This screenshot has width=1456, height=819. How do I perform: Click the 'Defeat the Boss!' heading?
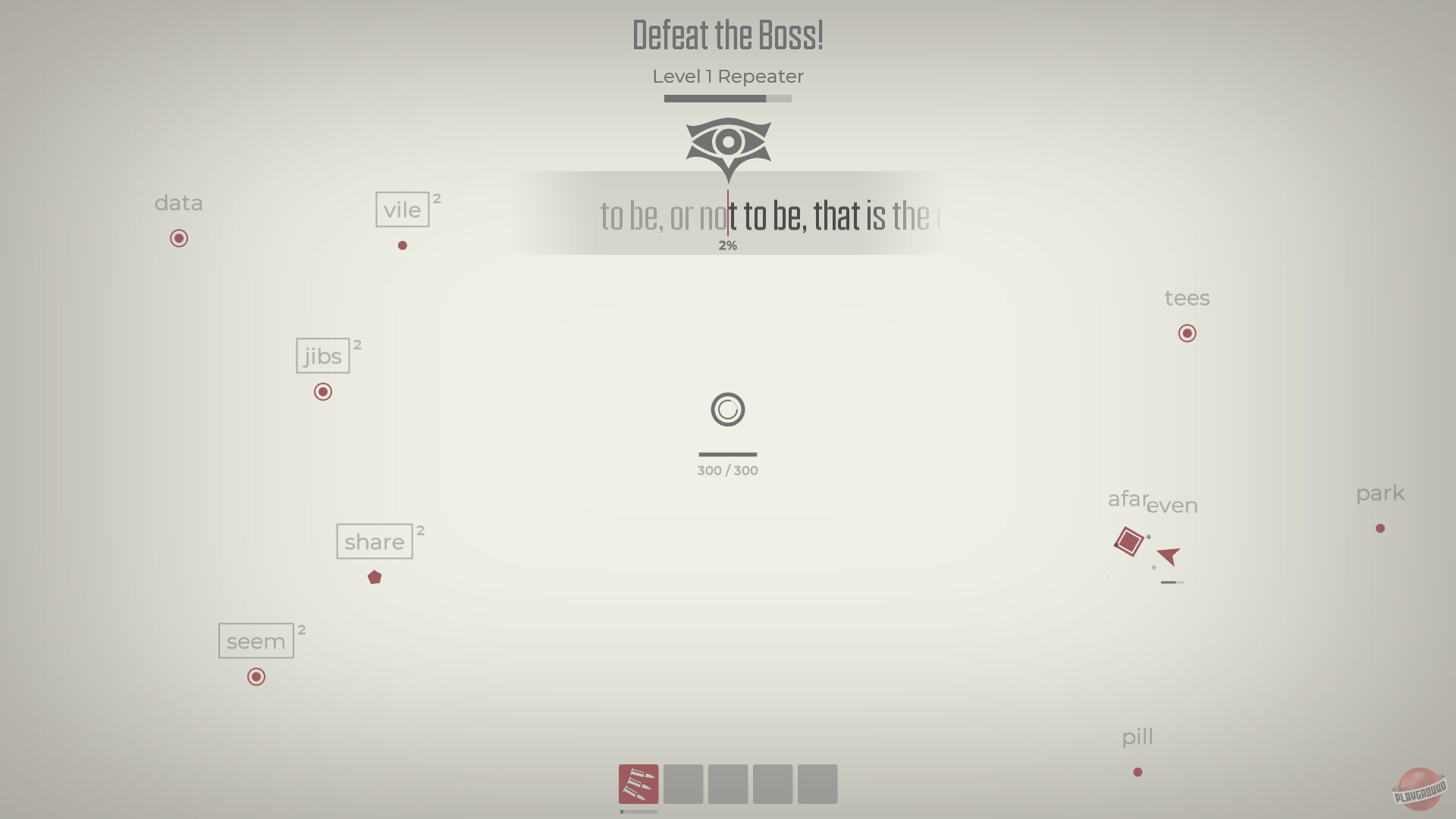727,34
